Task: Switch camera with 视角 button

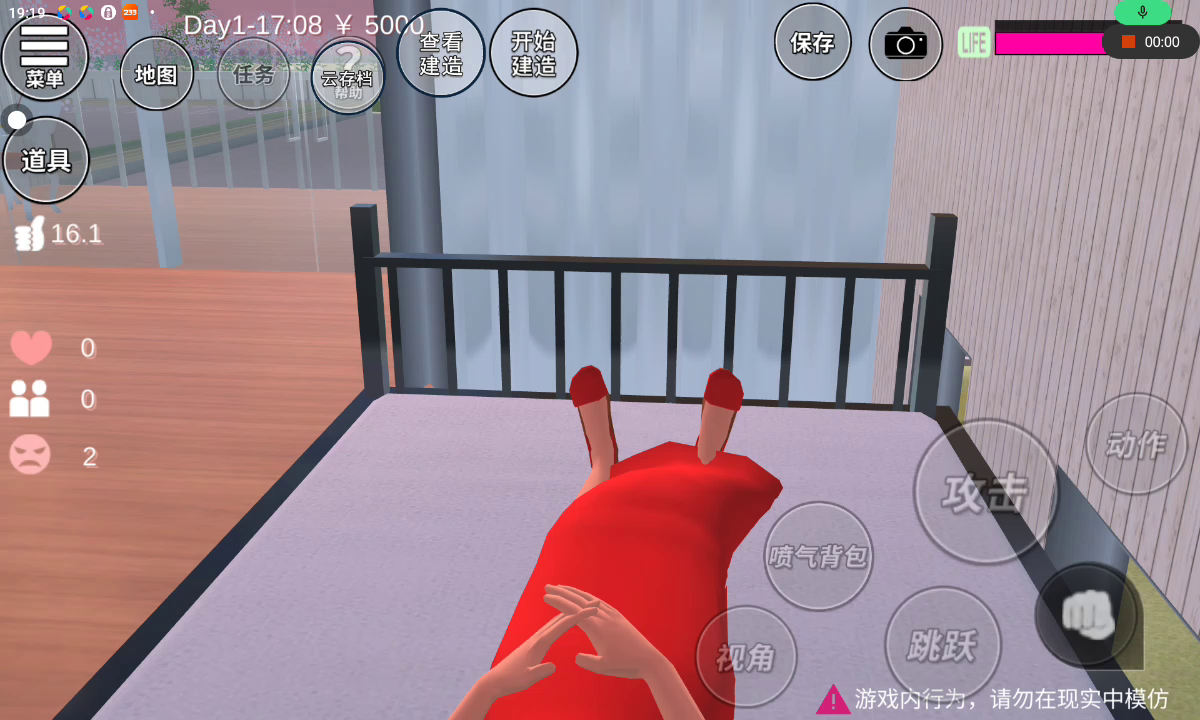Action: (x=746, y=657)
